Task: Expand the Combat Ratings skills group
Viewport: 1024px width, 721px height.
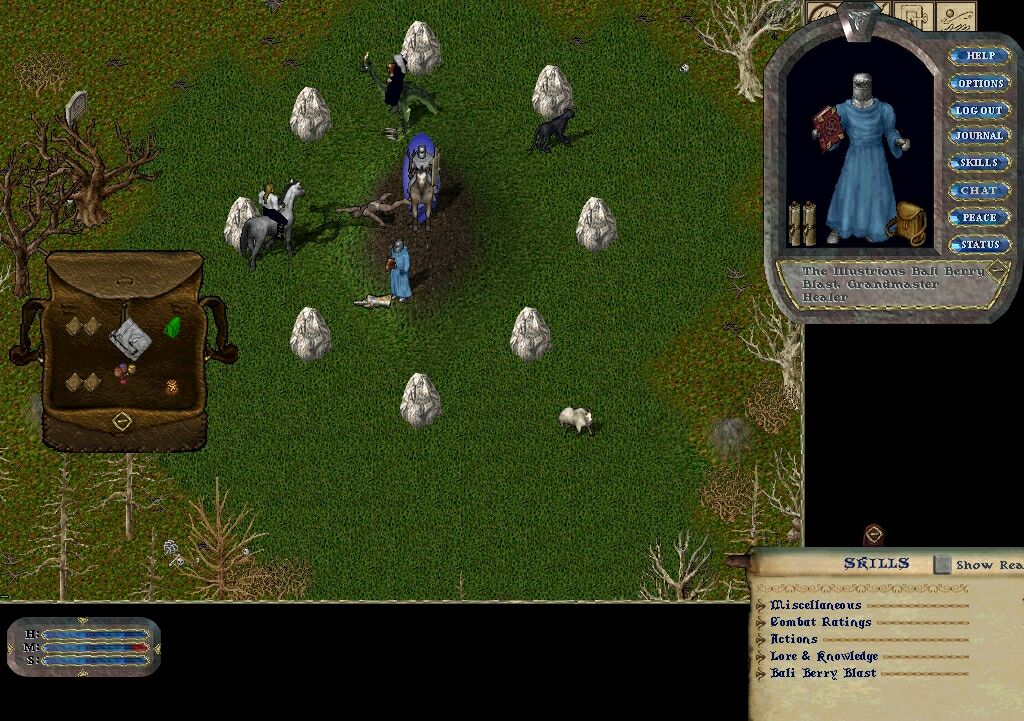Action: coord(761,622)
